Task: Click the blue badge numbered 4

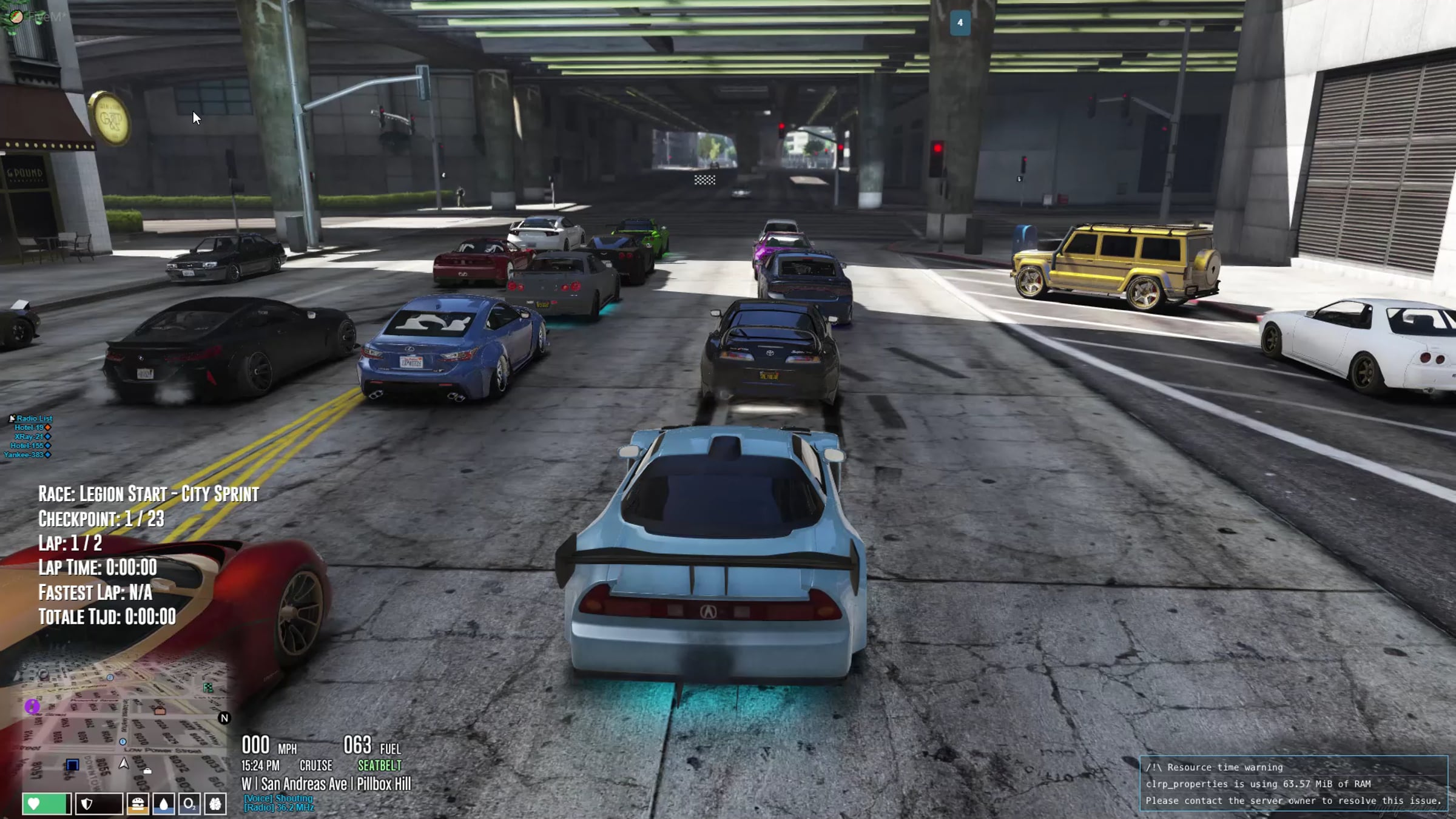Action: [x=960, y=23]
